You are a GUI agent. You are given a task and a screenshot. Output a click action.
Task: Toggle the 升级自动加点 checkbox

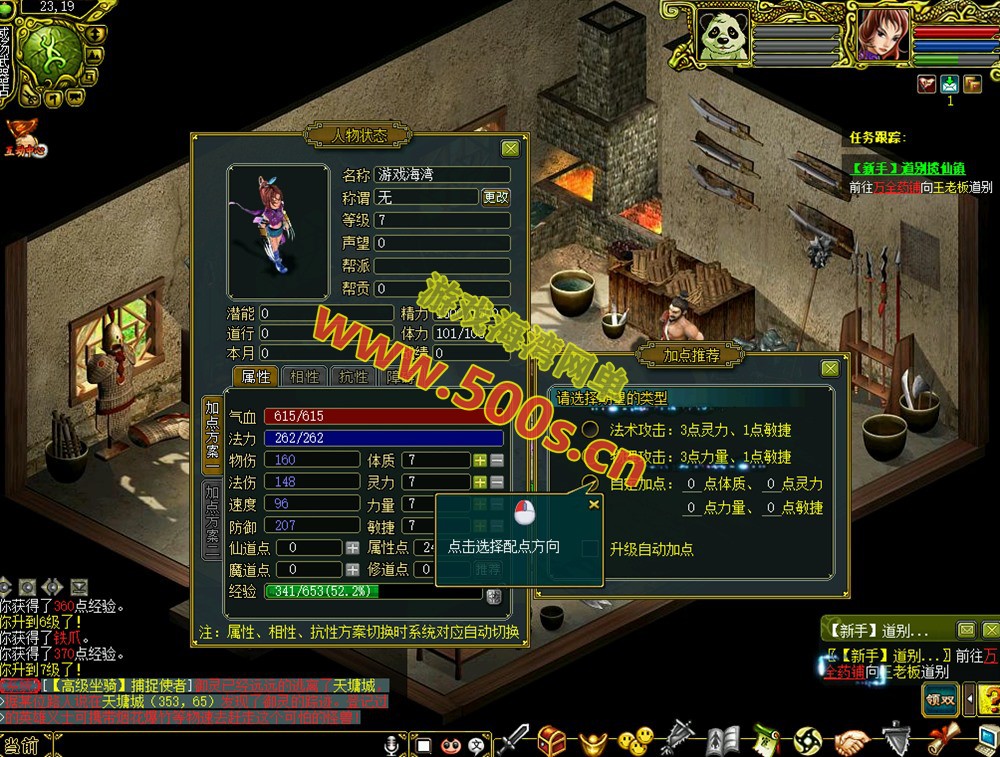(591, 549)
